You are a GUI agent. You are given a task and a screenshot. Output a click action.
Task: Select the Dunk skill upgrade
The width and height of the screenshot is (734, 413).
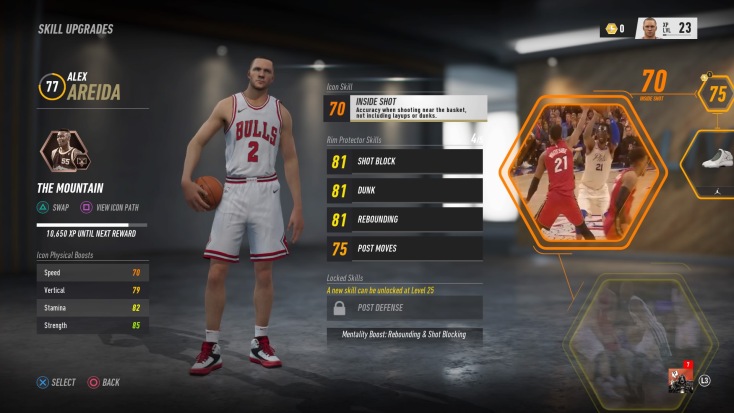pyautogui.click(x=404, y=190)
